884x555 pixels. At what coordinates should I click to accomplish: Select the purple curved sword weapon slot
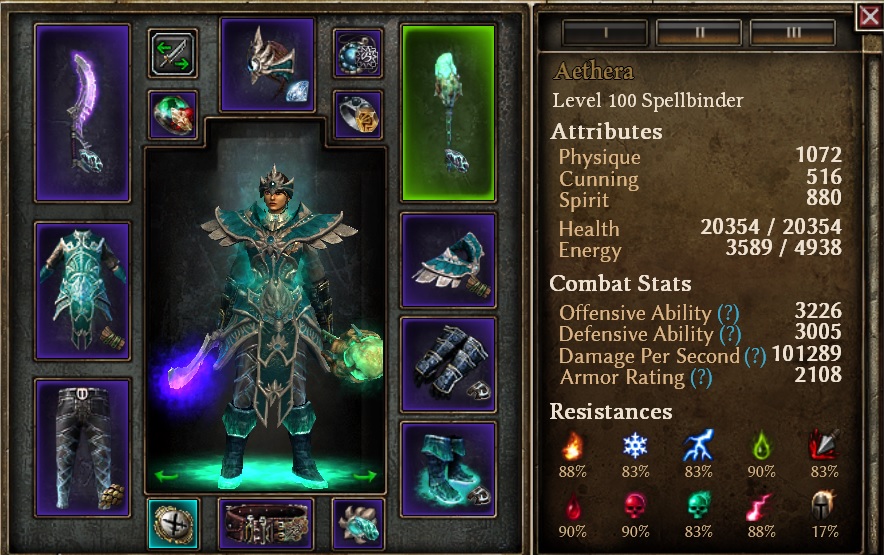[x=82, y=112]
